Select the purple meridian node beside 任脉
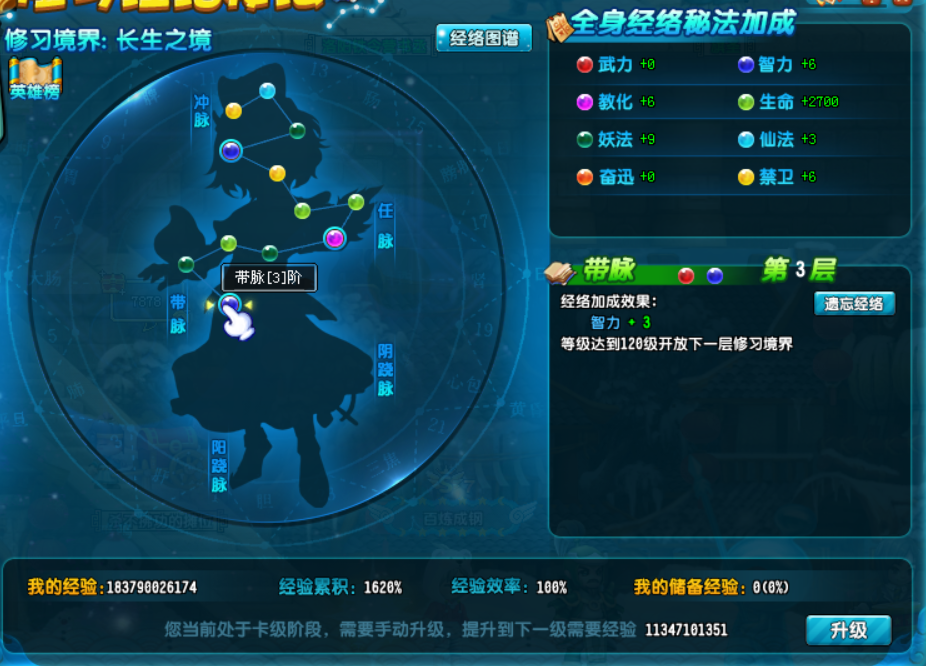 pyautogui.click(x=334, y=238)
